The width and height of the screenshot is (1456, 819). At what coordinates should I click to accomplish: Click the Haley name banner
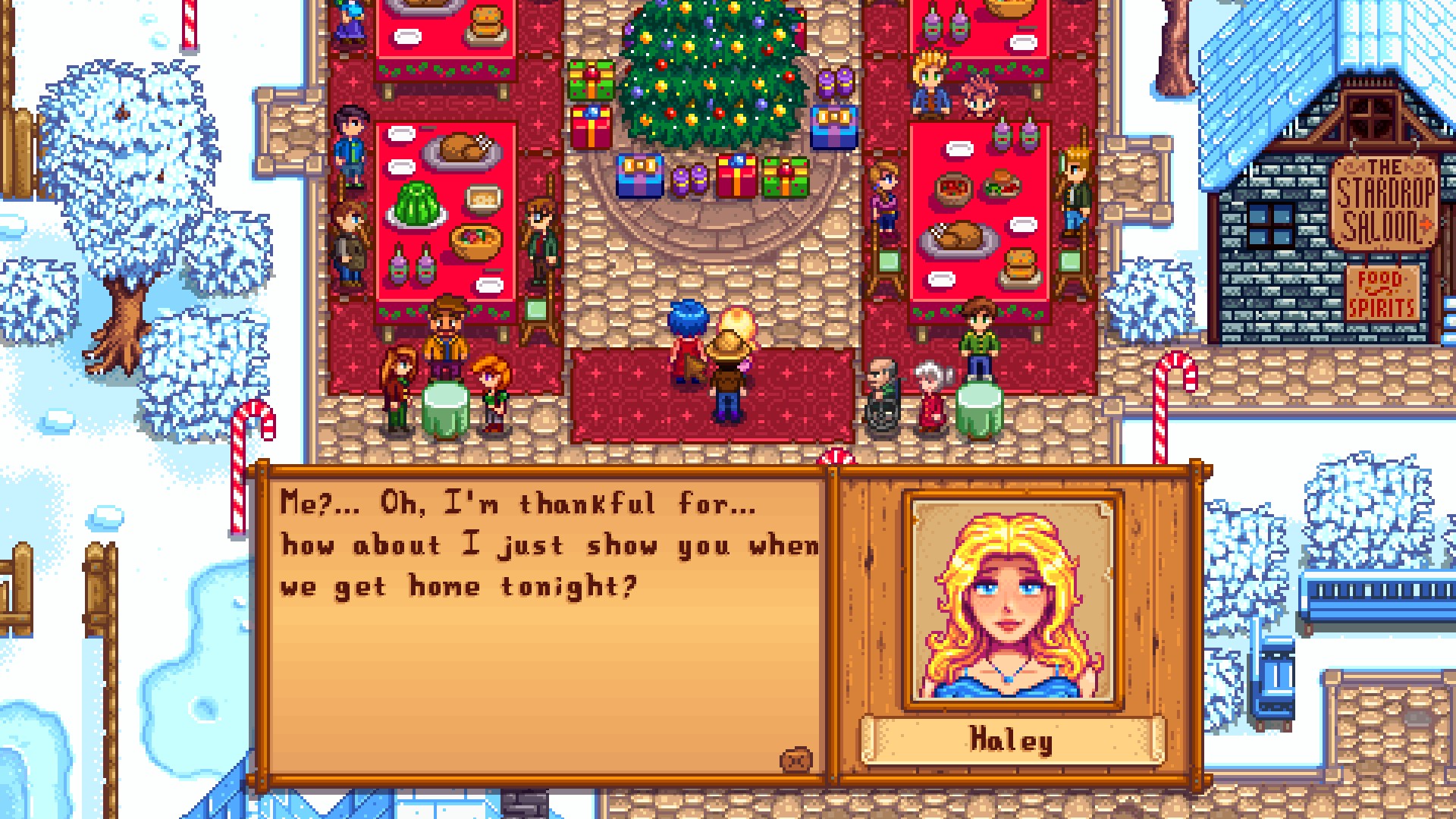click(x=1012, y=741)
